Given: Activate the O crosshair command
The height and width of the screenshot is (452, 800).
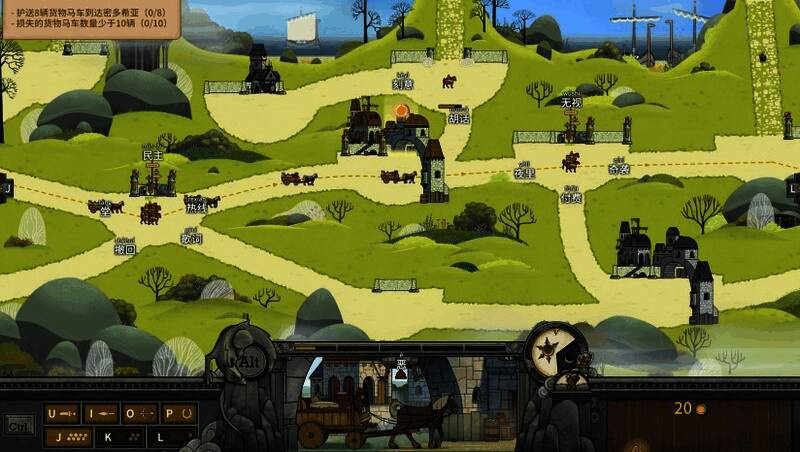Looking at the screenshot, I should tap(138, 413).
